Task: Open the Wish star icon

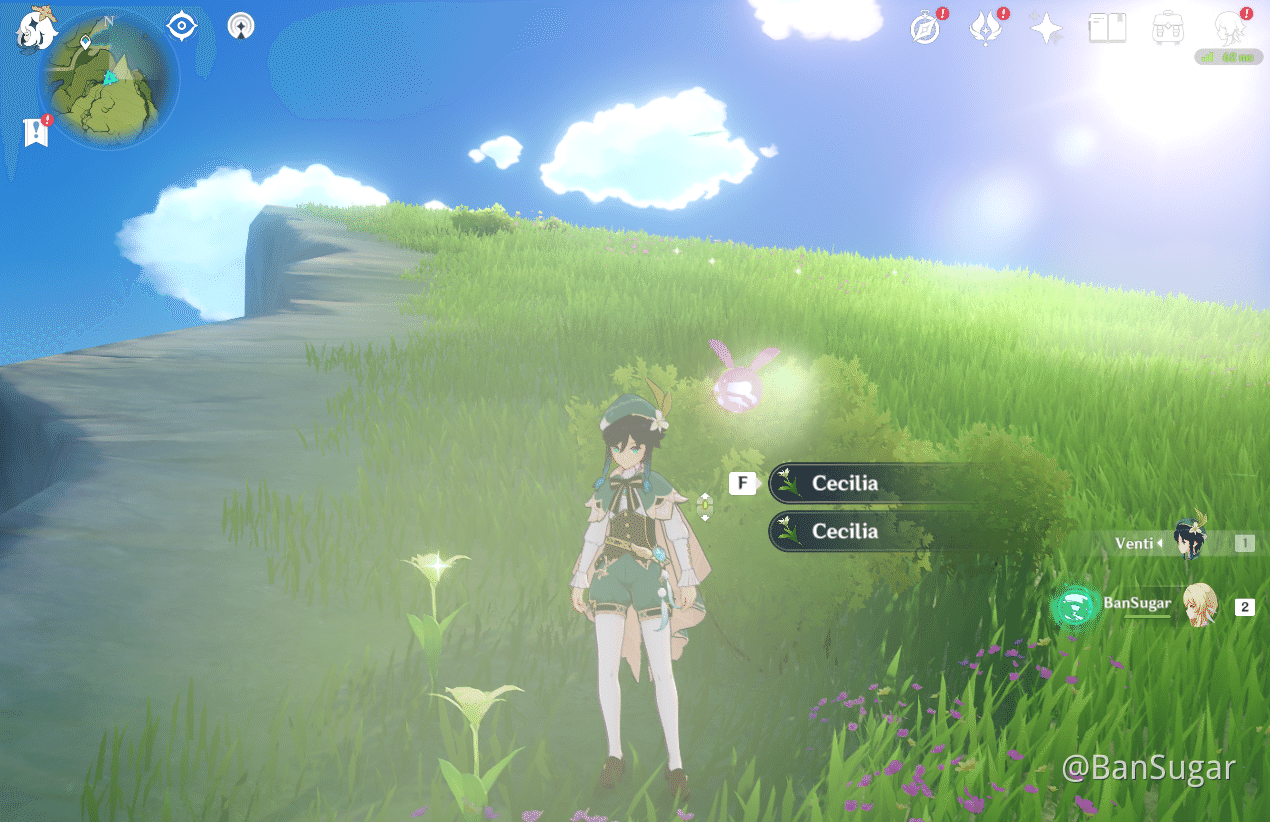Action: tap(1046, 29)
